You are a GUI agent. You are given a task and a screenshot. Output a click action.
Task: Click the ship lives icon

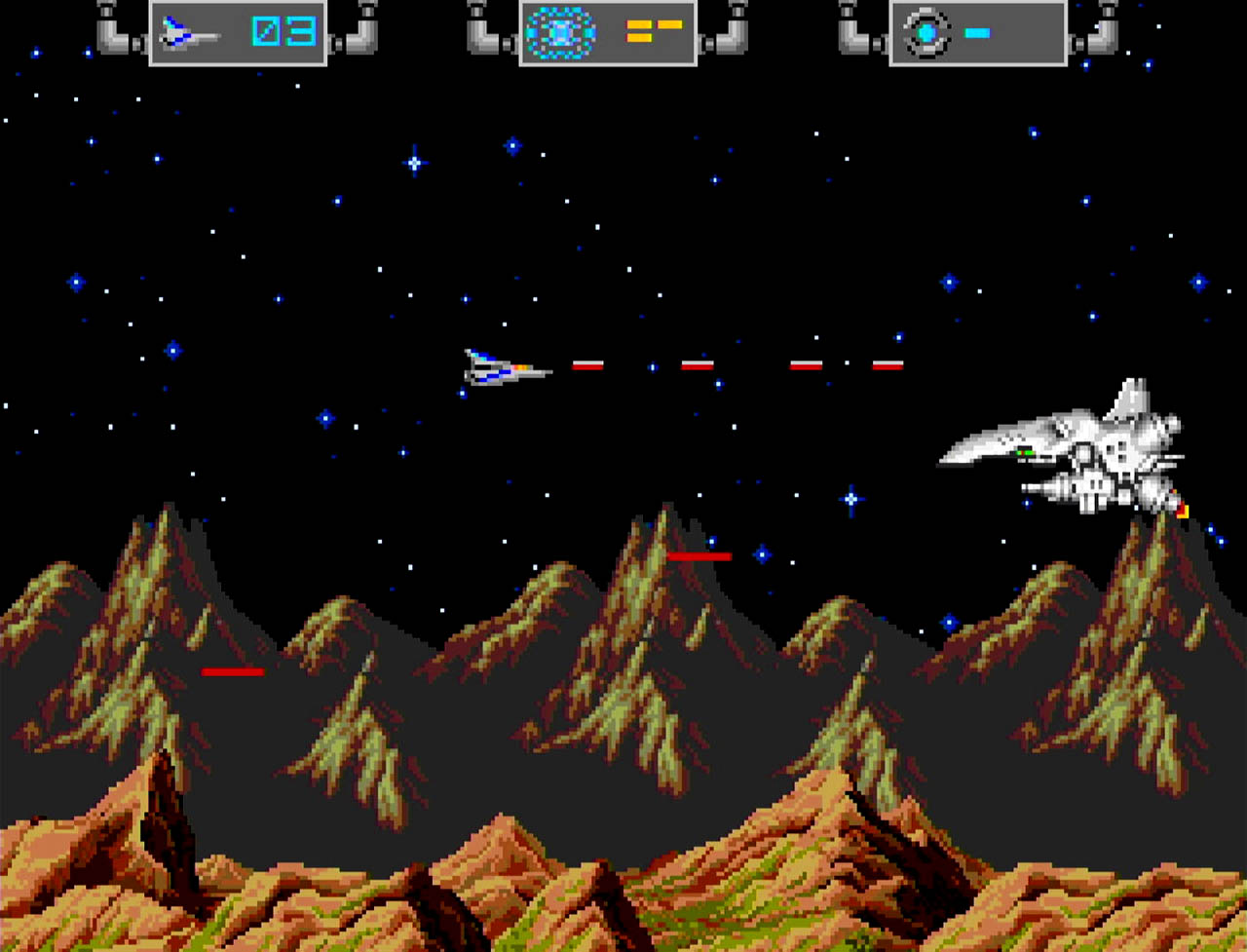tap(188, 33)
